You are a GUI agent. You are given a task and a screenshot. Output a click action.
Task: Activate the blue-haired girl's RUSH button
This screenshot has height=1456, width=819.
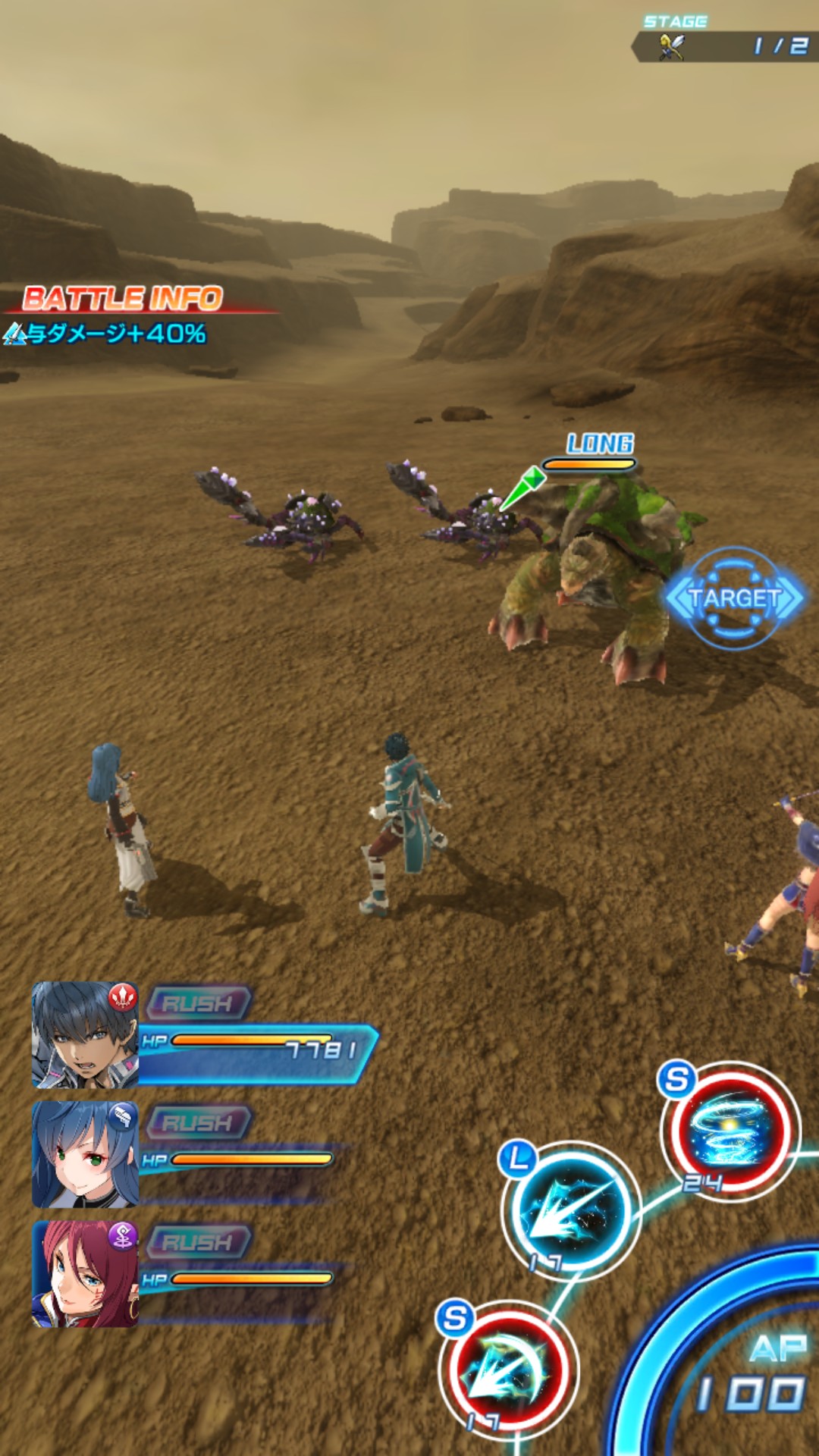[199, 1122]
